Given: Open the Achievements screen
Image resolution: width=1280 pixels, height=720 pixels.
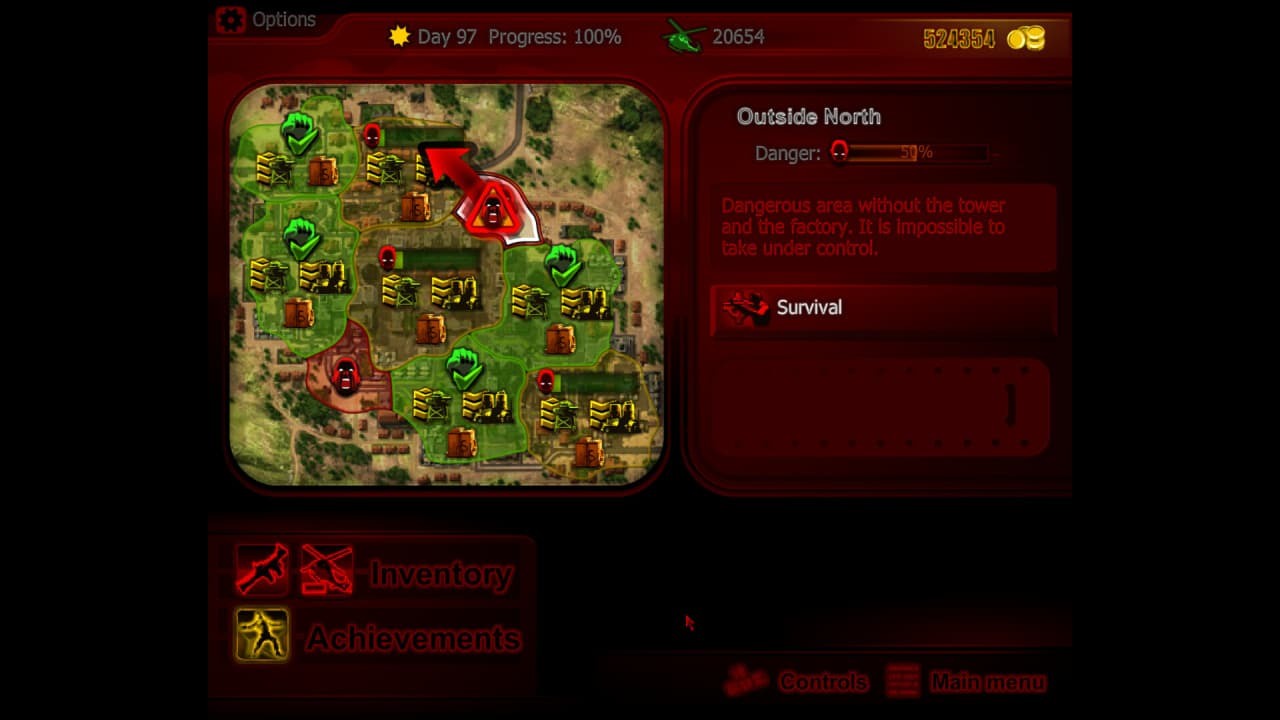Looking at the screenshot, I should (415, 638).
